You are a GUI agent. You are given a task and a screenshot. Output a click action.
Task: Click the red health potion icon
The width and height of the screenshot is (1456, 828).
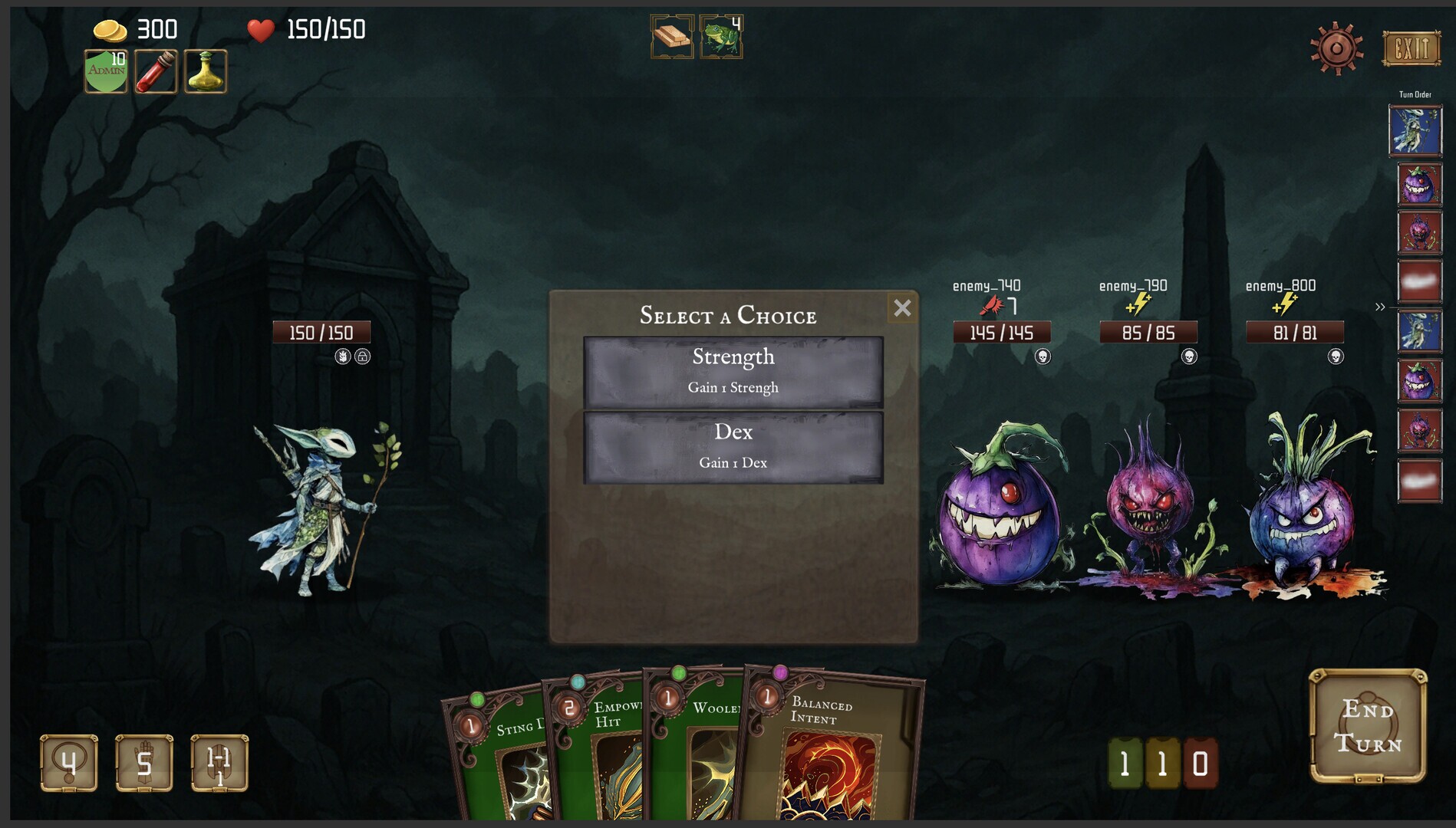click(x=156, y=71)
